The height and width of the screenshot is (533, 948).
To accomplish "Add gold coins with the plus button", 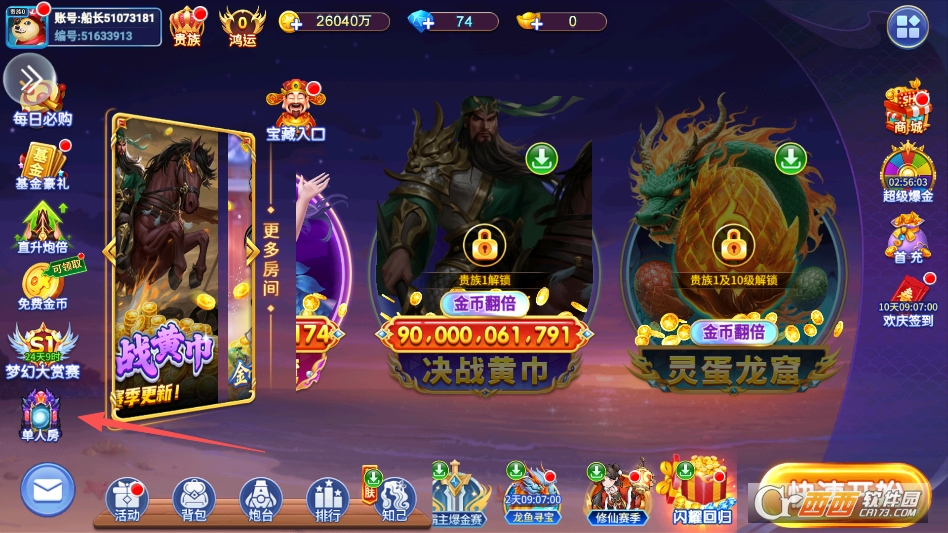I will (291, 22).
